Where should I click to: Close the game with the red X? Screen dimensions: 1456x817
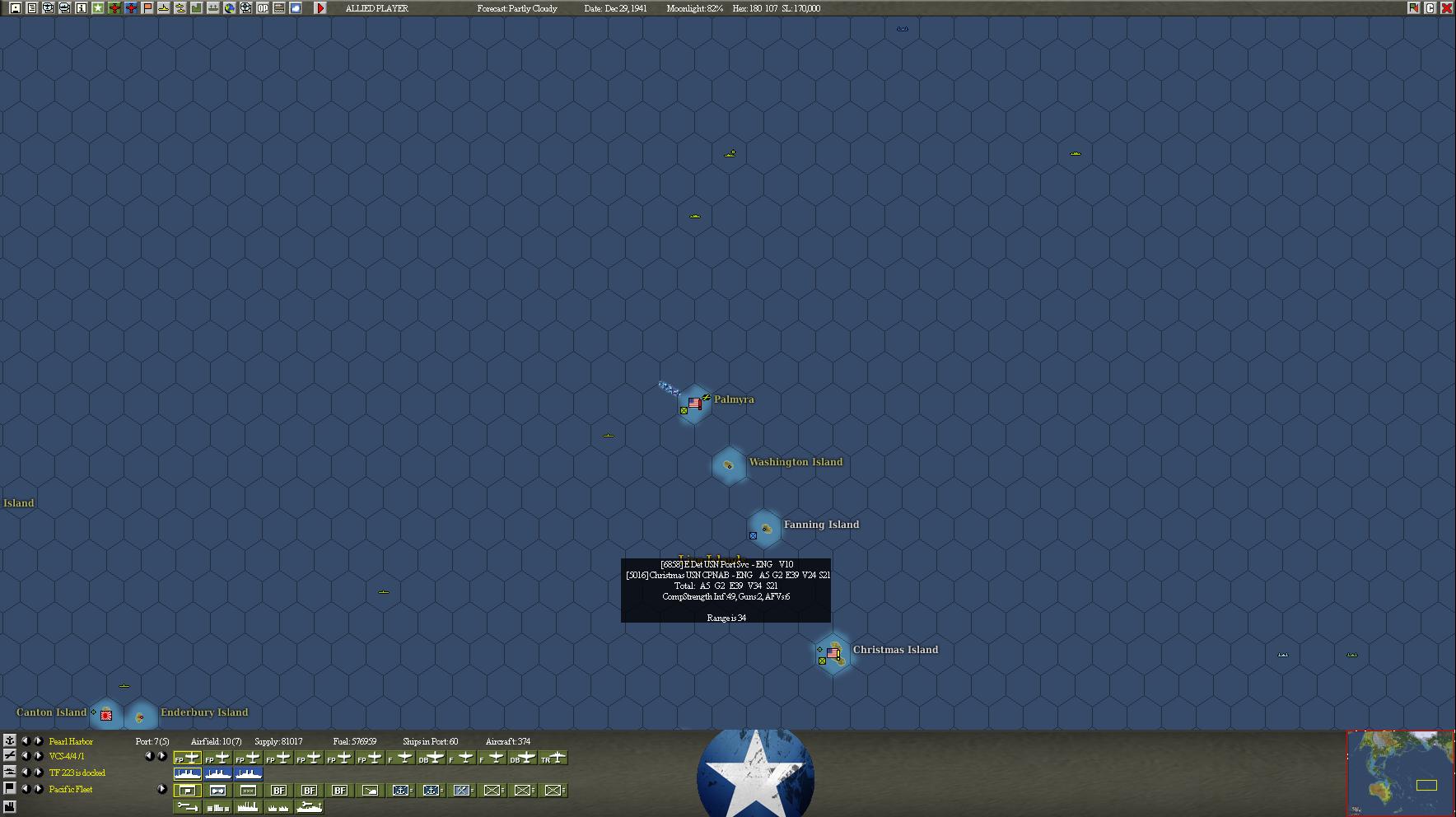(x=1446, y=8)
